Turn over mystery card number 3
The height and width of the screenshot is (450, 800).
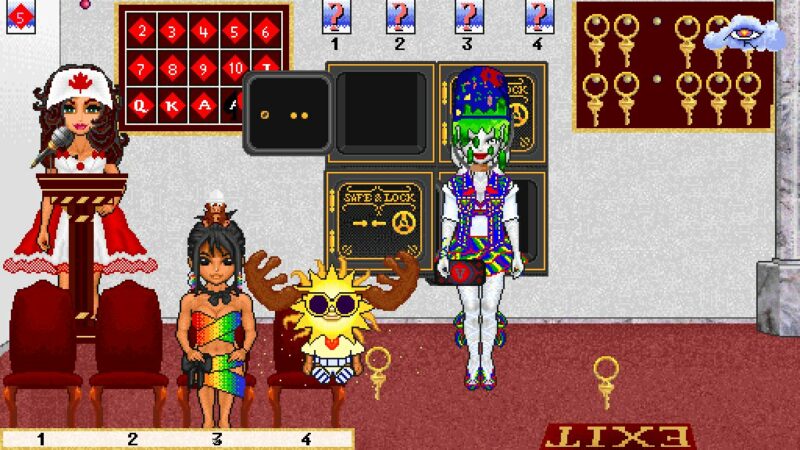(x=467, y=16)
